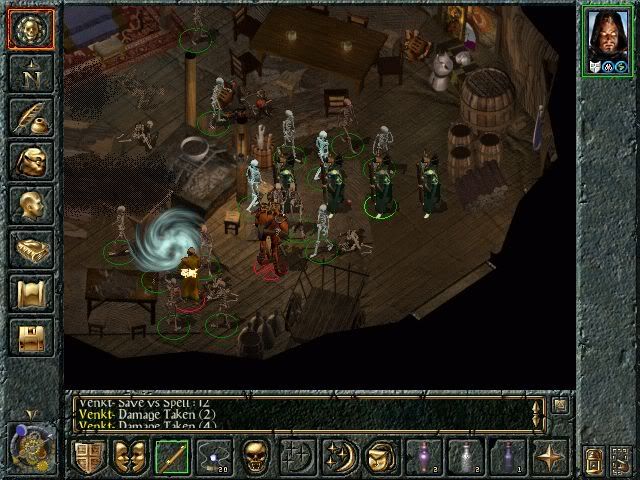
Task: Open the options menu floppy disk icon
Action: [x=29, y=336]
